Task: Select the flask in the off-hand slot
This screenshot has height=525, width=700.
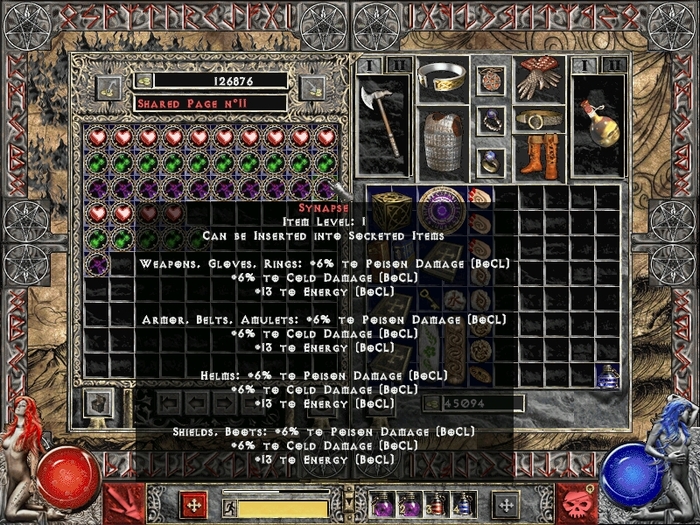Action: pyautogui.click(x=600, y=122)
